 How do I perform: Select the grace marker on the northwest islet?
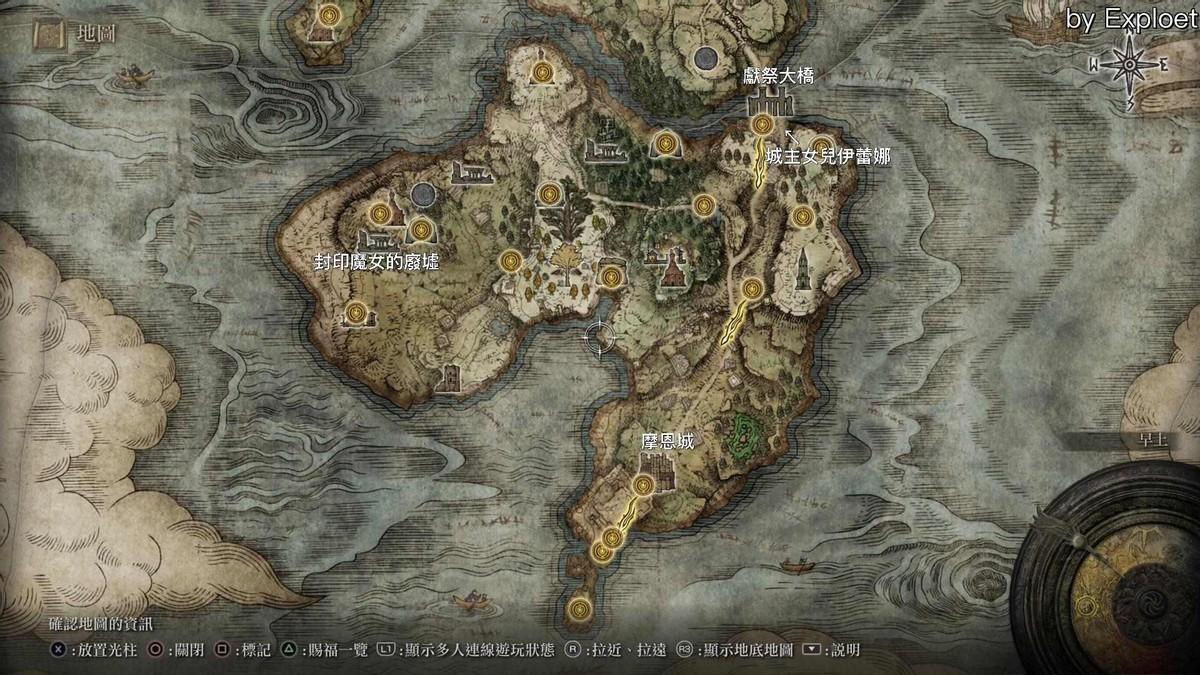[329, 15]
